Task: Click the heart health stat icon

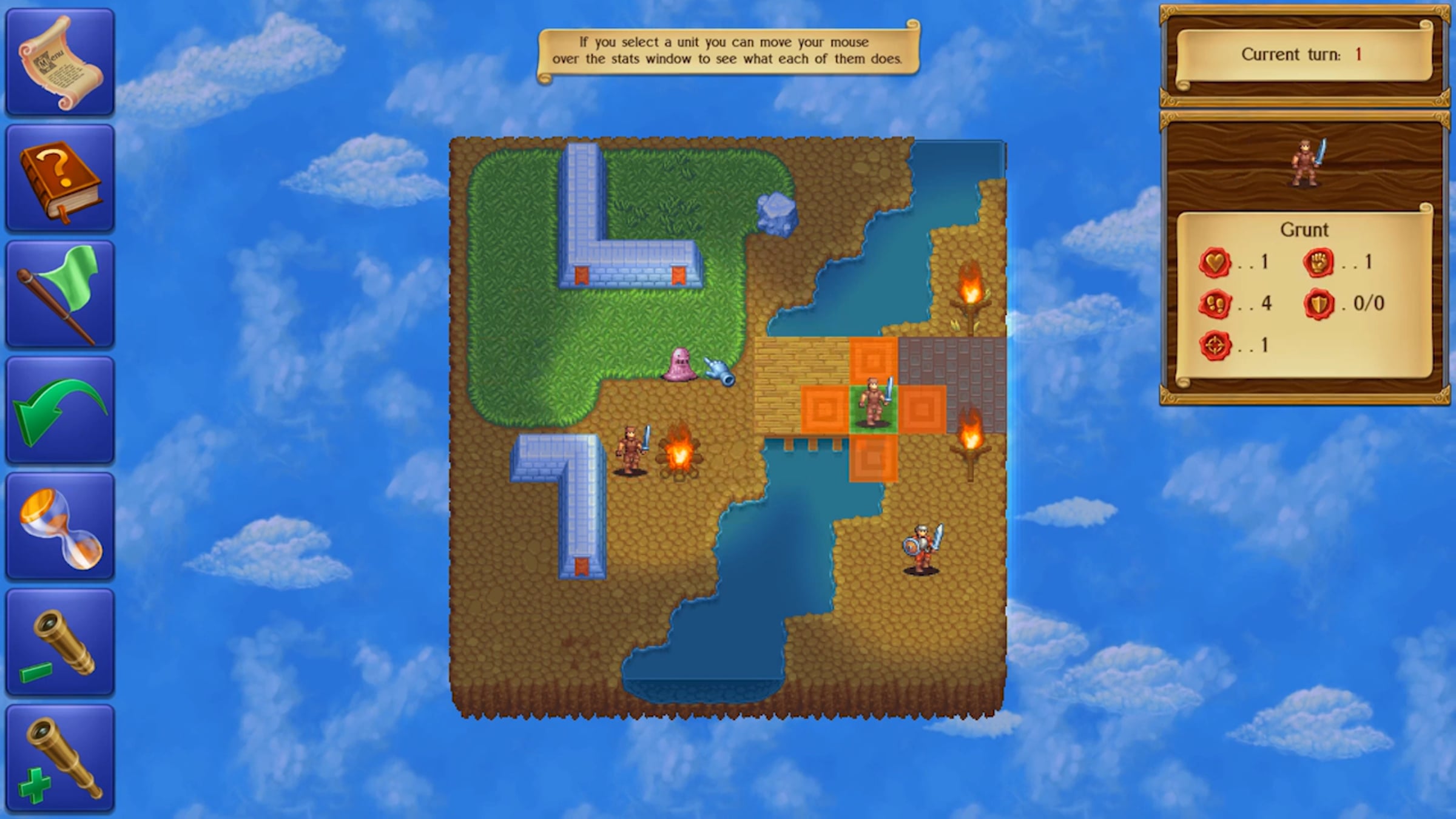Action: 1215,263
